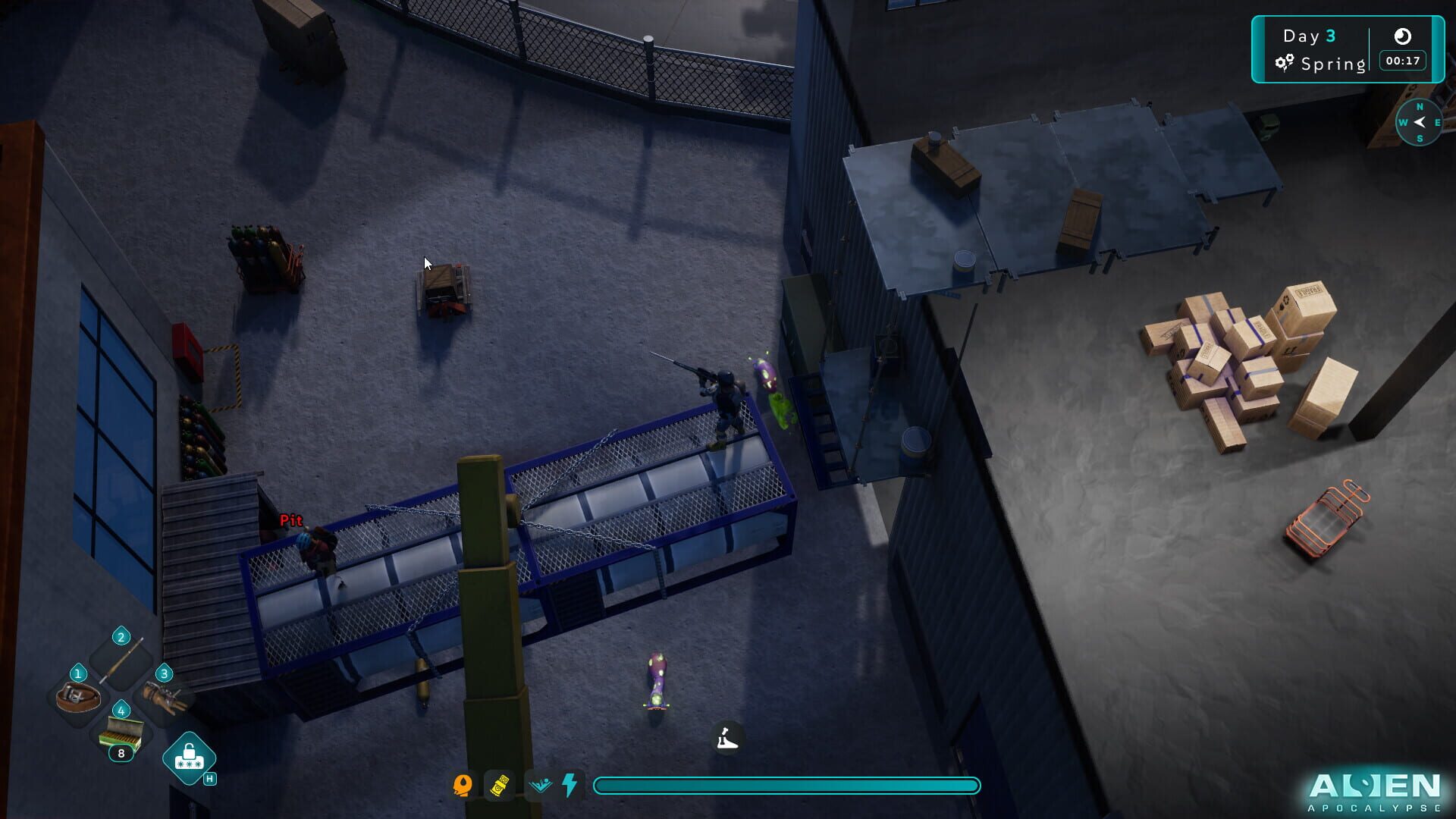1456x819 pixels.
Task: Click the 00:17 game clock display
Action: tap(1402, 61)
